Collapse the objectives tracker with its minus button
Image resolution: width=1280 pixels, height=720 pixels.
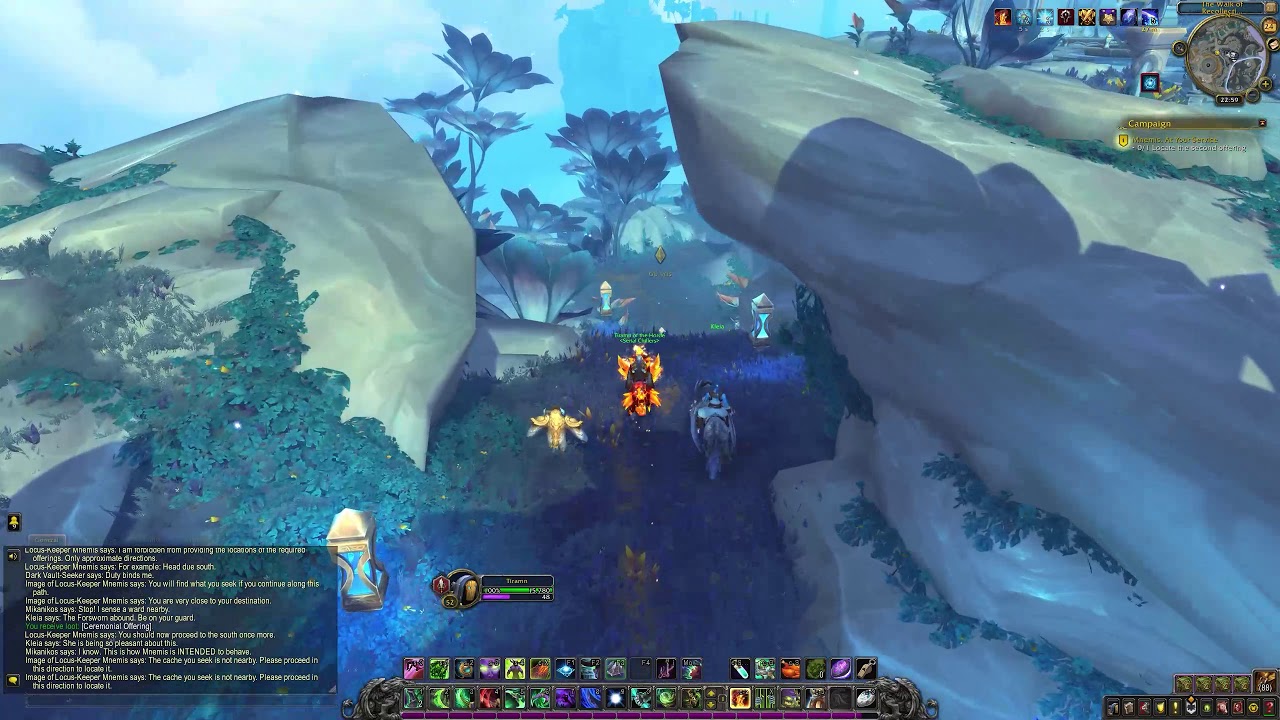point(1262,123)
